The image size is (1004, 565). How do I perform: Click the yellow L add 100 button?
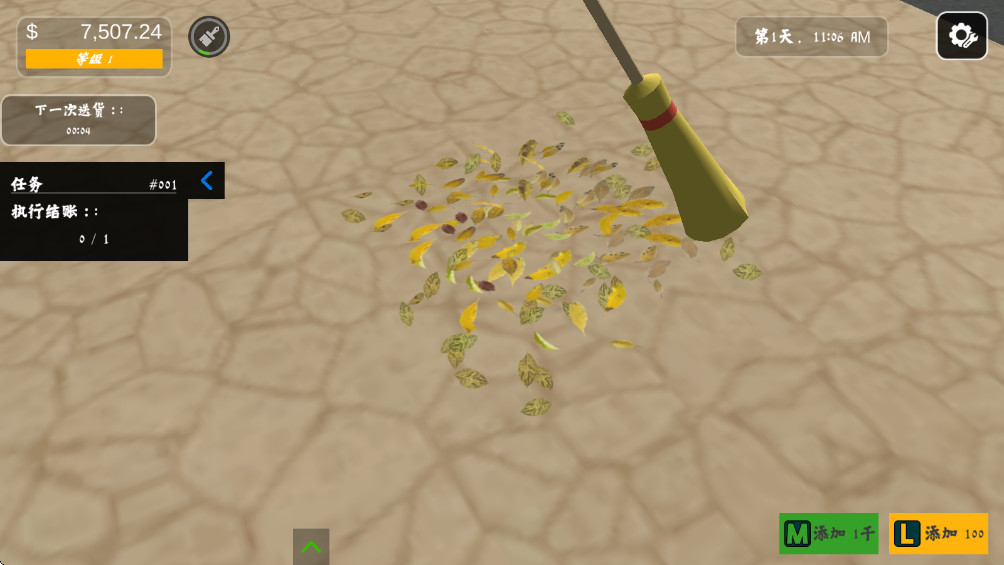coord(938,533)
